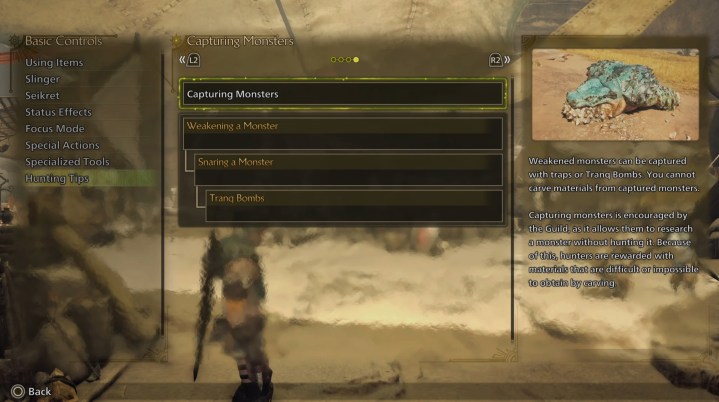The height and width of the screenshot is (402, 719).
Task: Select Using Items in the sidebar
Action: (x=55, y=63)
